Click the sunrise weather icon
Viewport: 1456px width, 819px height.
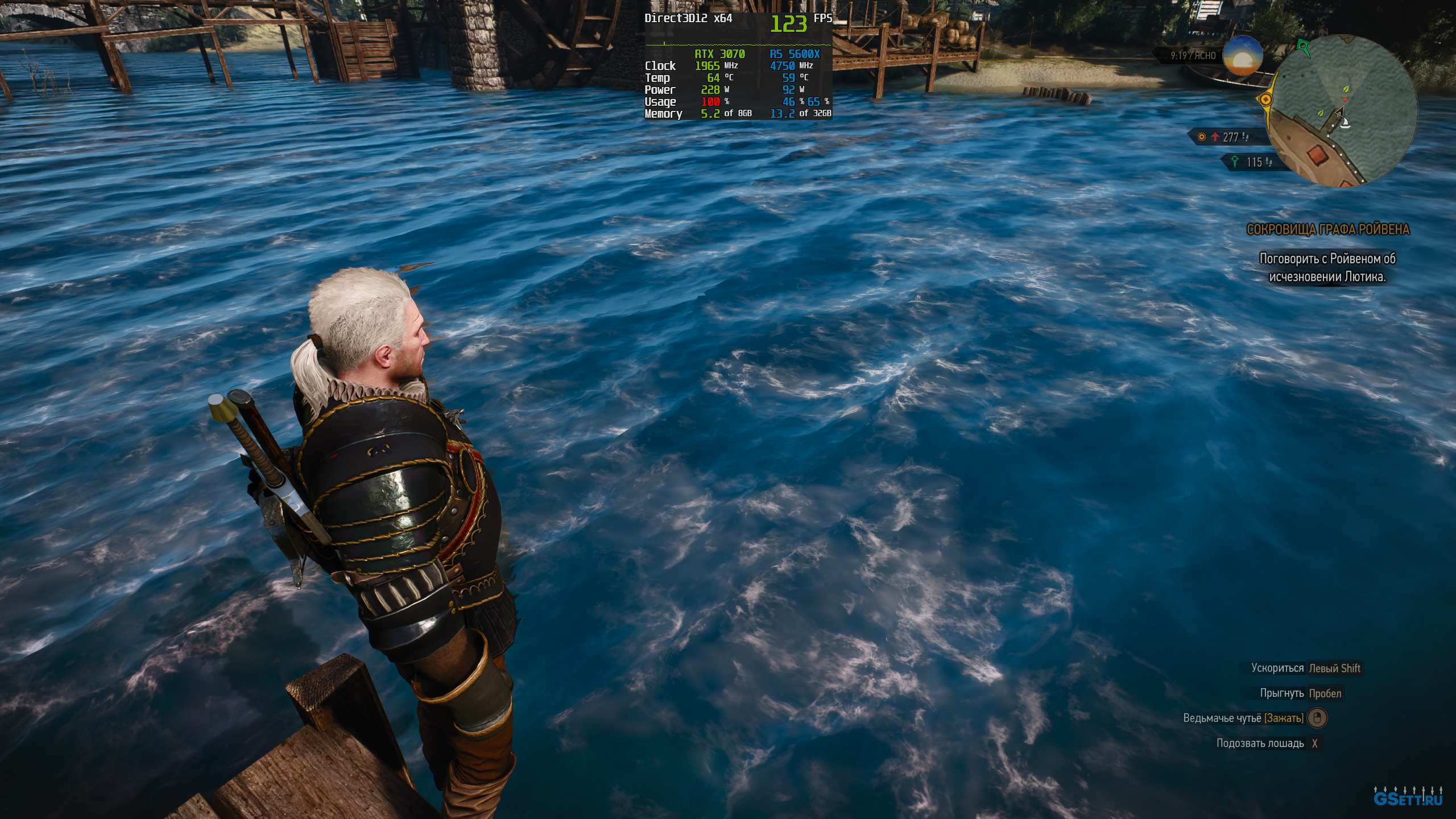[1243, 56]
